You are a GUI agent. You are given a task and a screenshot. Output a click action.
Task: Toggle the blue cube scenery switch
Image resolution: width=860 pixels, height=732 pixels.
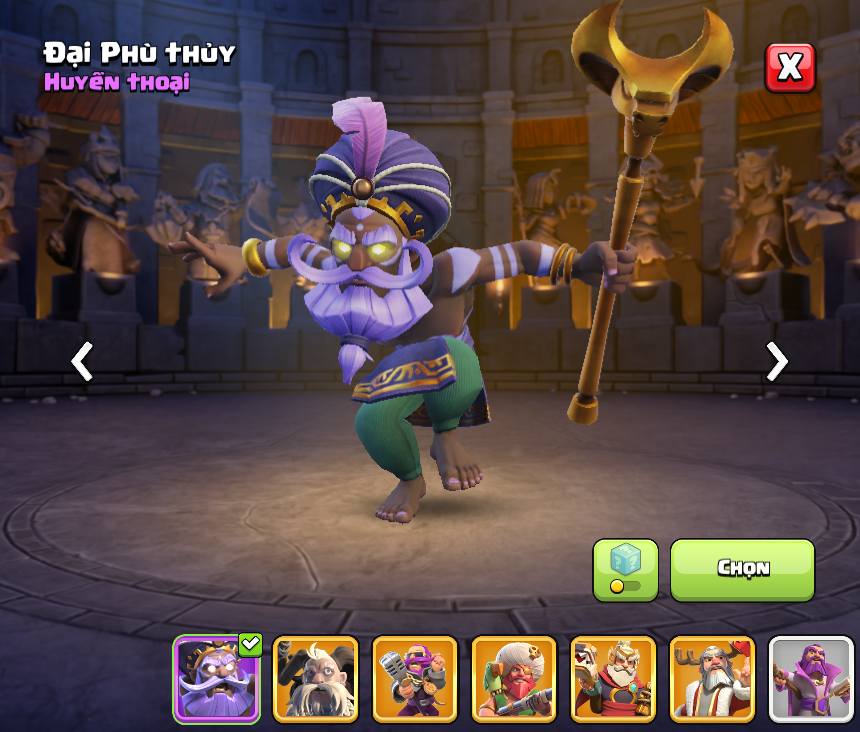click(625, 570)
